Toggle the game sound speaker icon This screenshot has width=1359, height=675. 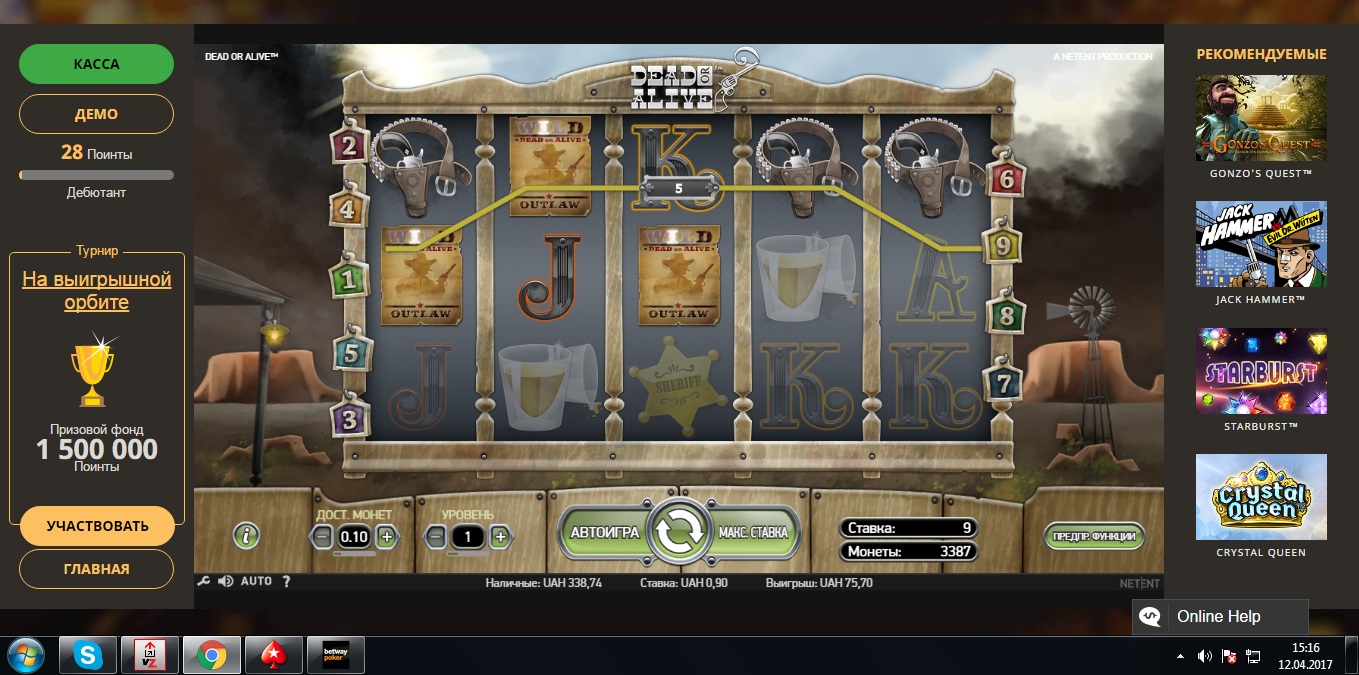tap(225, 581)
